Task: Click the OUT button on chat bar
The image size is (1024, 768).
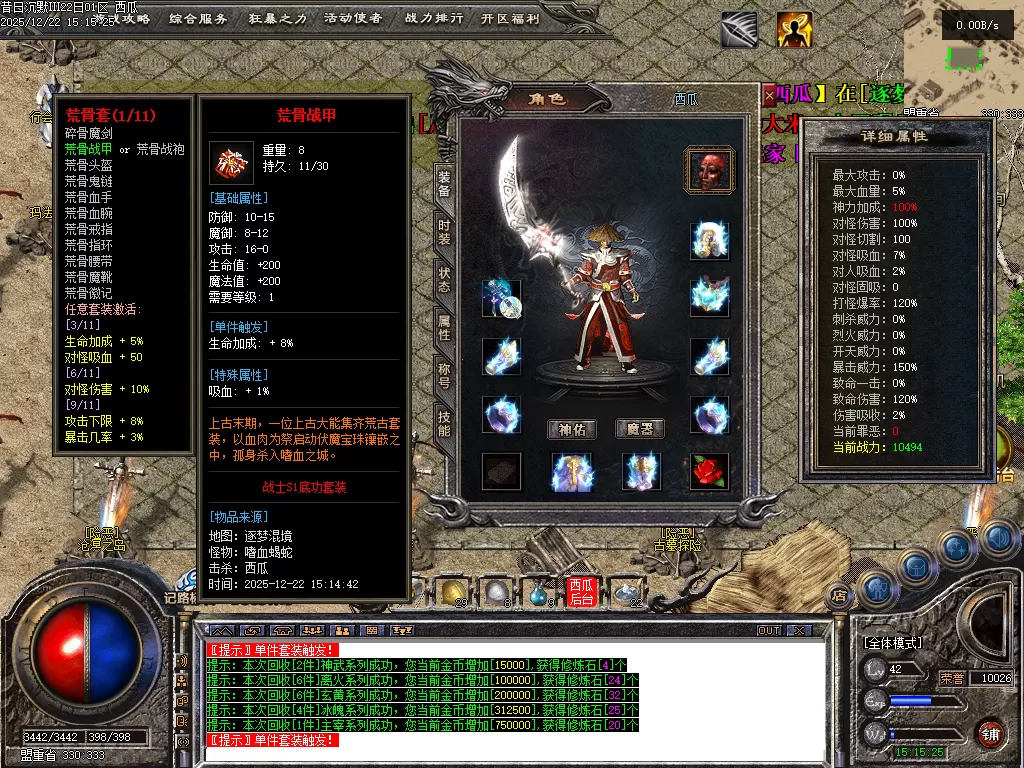Action: (768, 631)
